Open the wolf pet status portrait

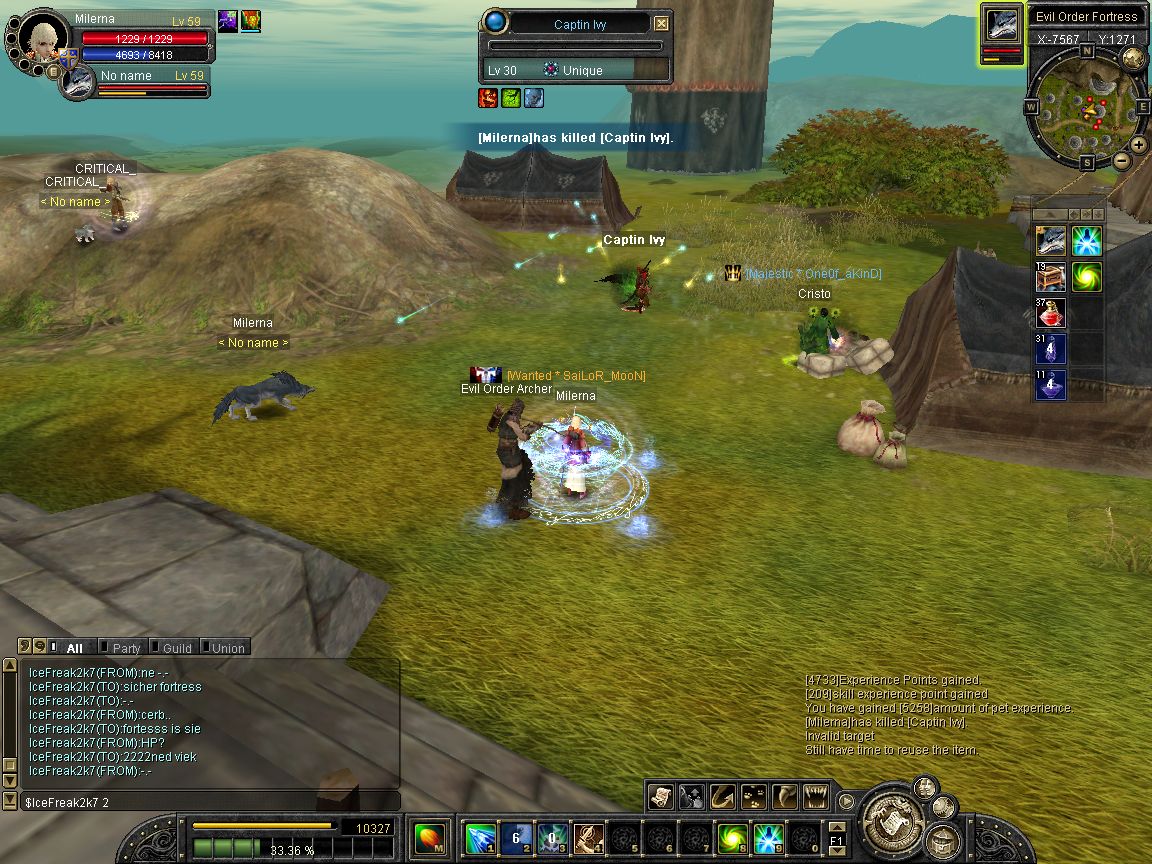[x=77, y=83]
